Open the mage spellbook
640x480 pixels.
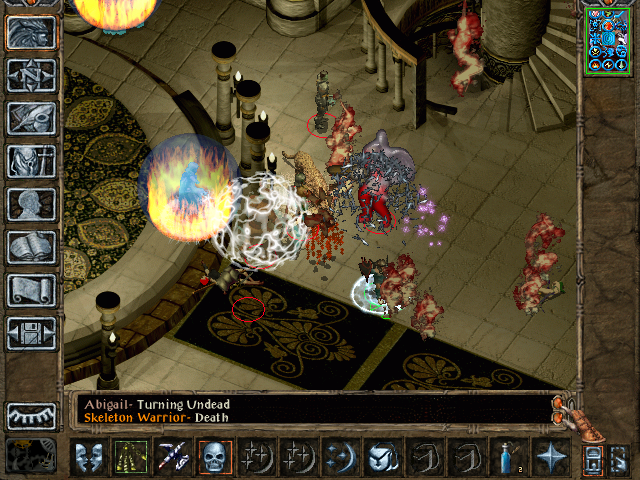tap(31, 247)
